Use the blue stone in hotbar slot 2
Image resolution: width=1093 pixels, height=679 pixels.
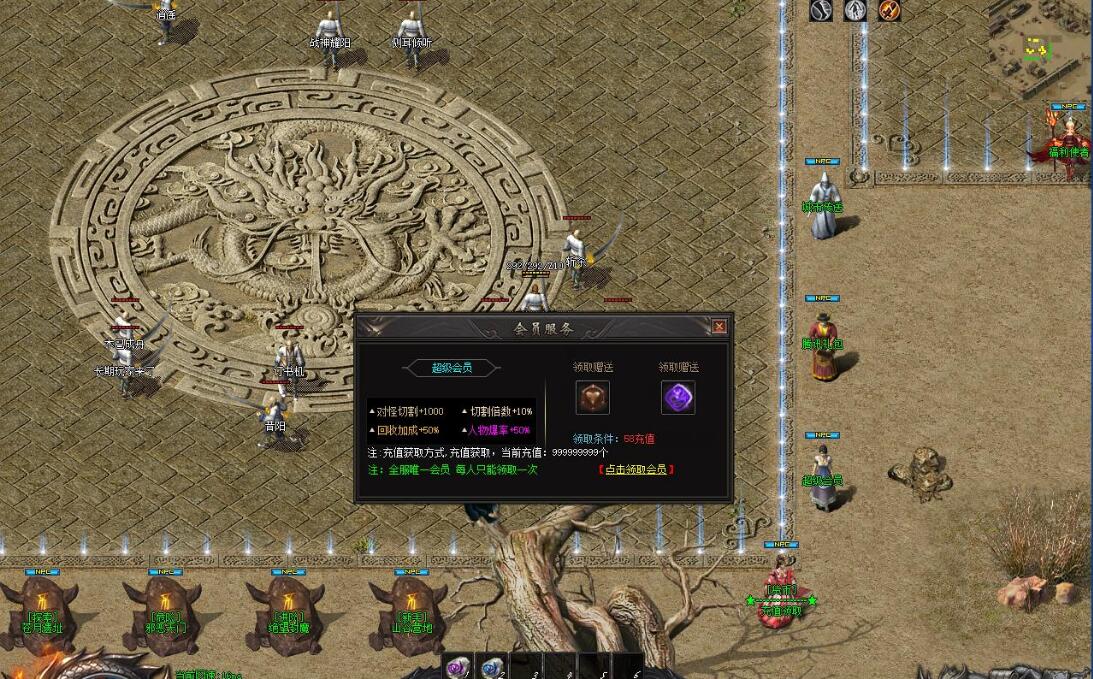point(492,667)
